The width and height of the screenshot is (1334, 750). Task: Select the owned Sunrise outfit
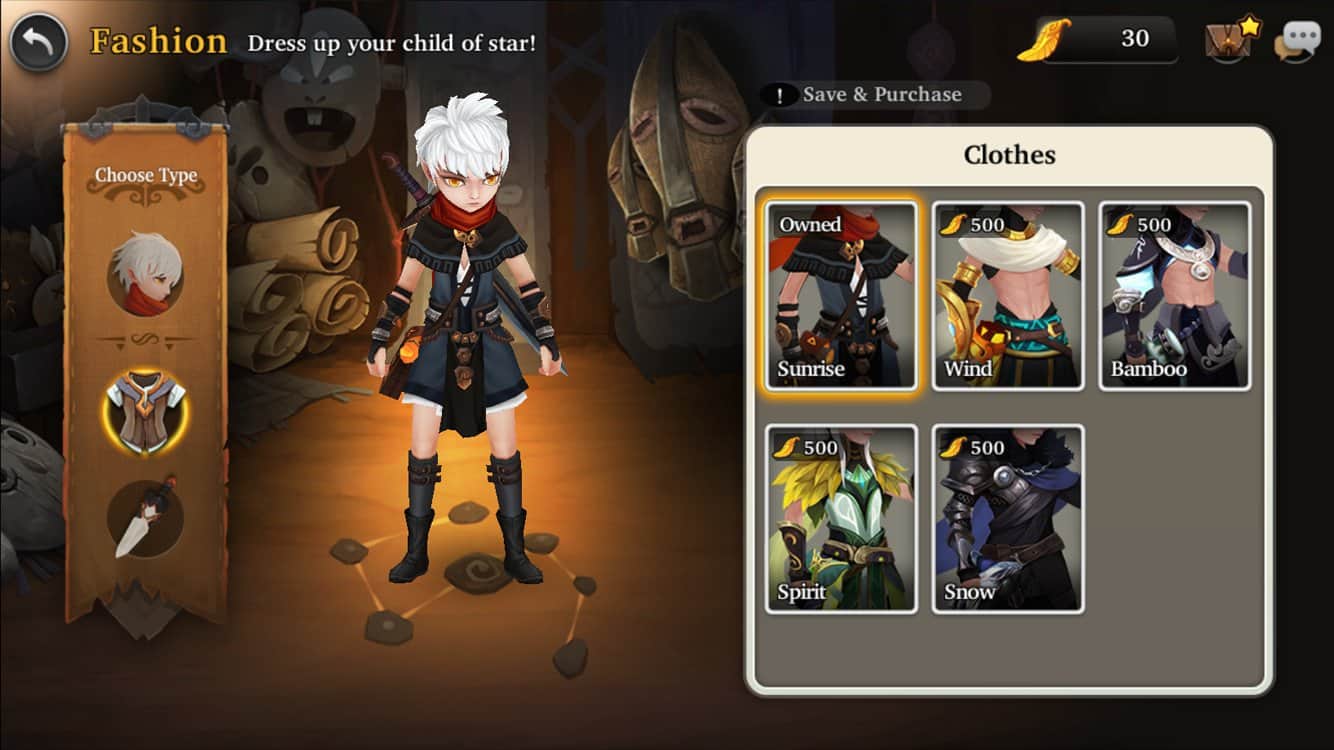coord(841,296)
